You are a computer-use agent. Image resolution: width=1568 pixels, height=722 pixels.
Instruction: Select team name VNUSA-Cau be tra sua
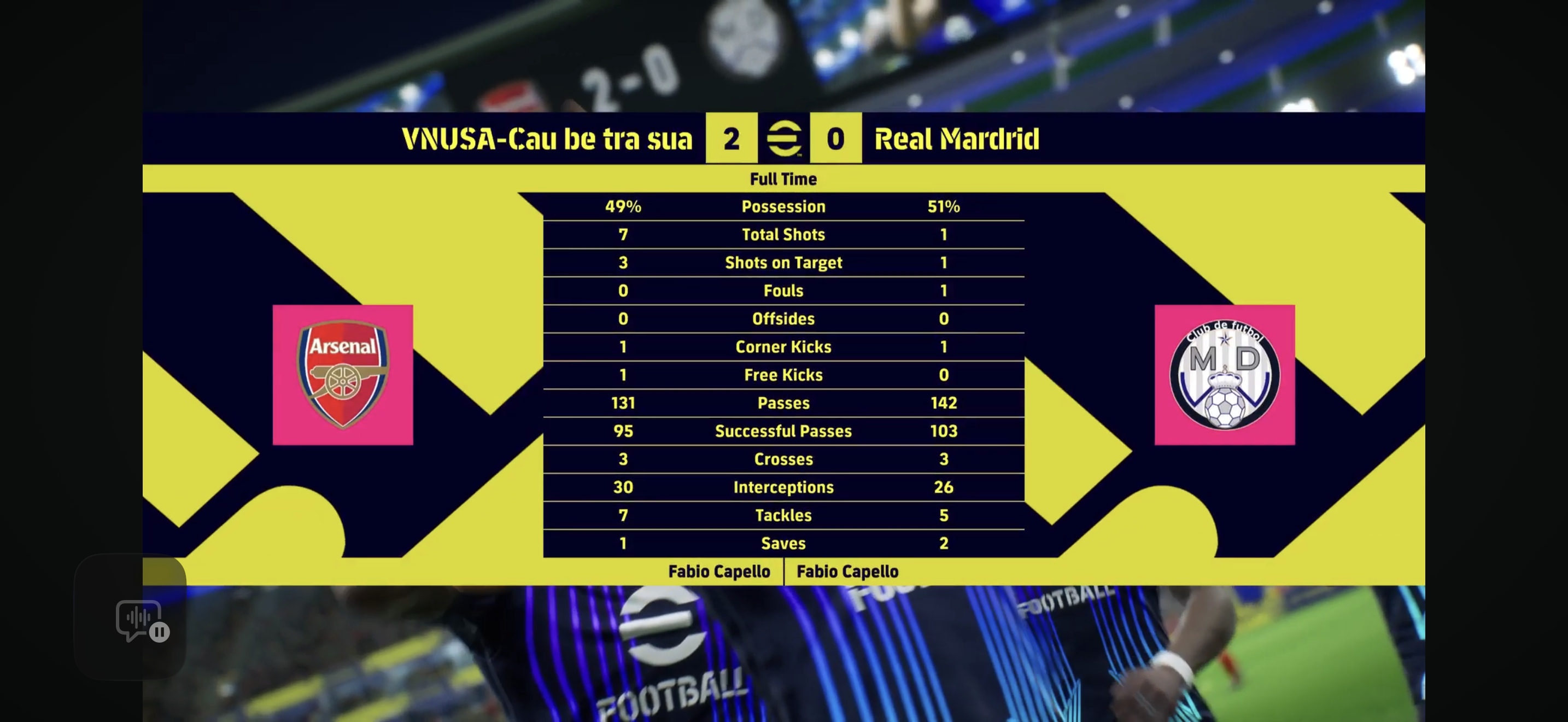546,139
